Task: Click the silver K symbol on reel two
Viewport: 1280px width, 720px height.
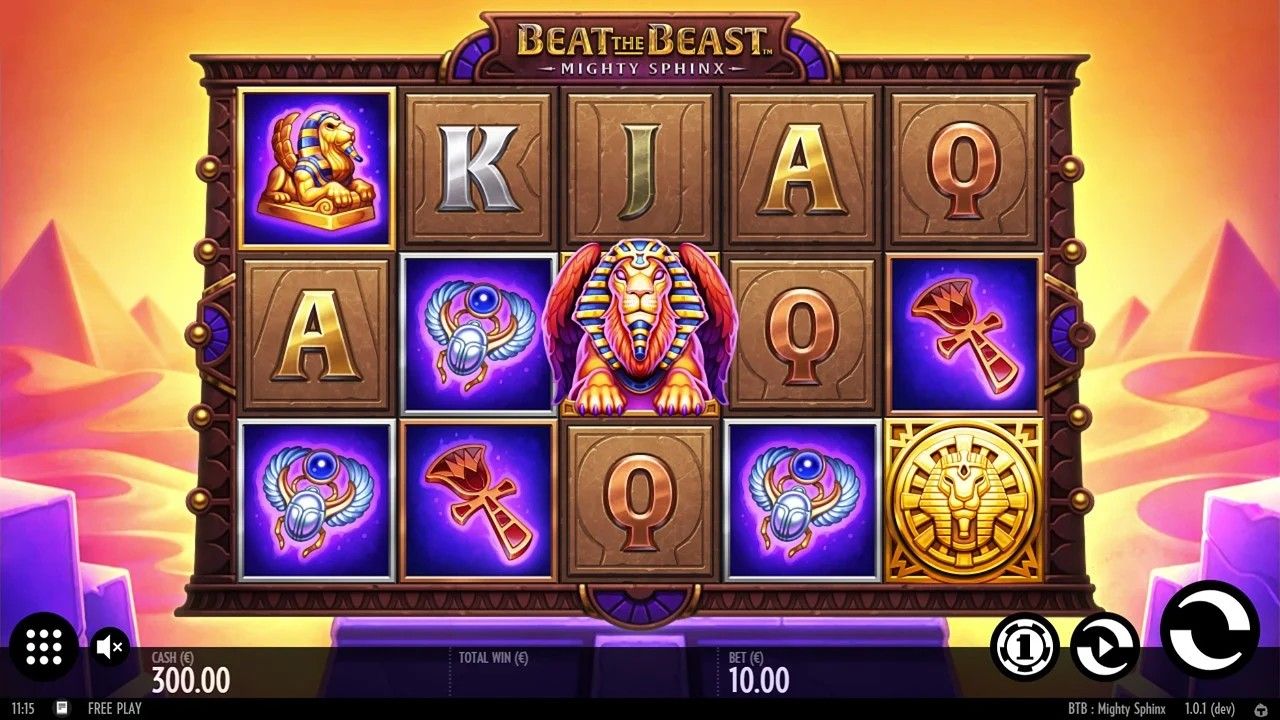Action: 477,168
